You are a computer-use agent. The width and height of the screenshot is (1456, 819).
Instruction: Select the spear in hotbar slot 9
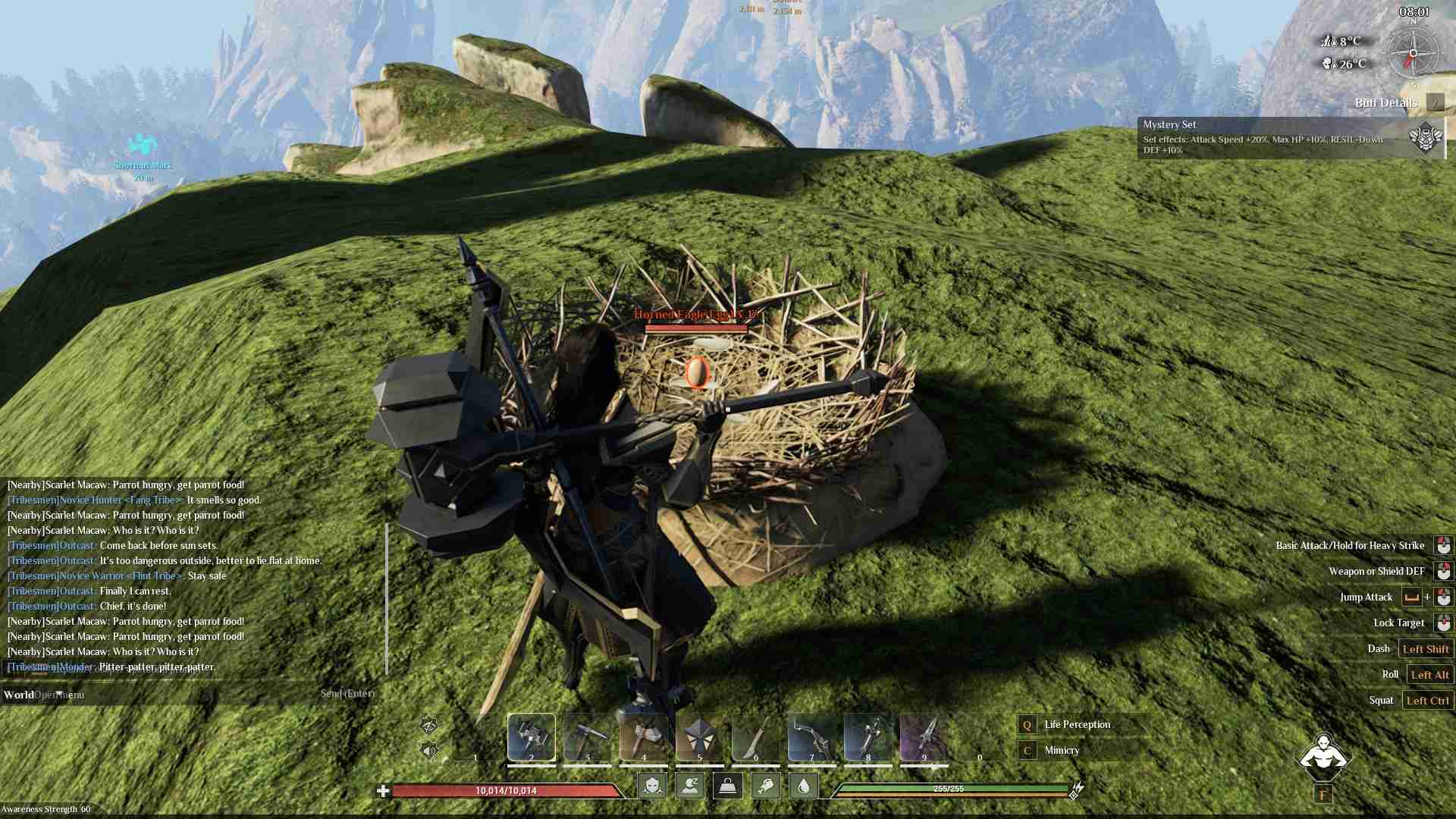924,736
